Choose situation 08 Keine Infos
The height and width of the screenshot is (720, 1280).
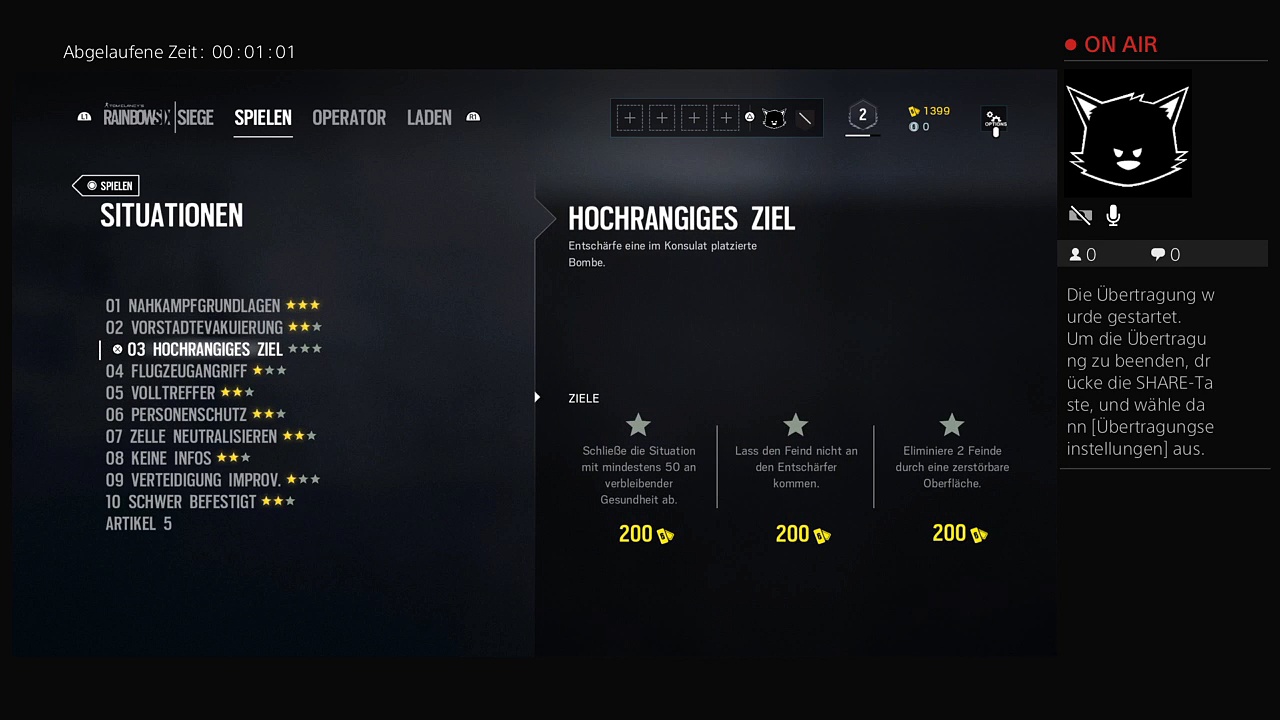coord(158,459)
